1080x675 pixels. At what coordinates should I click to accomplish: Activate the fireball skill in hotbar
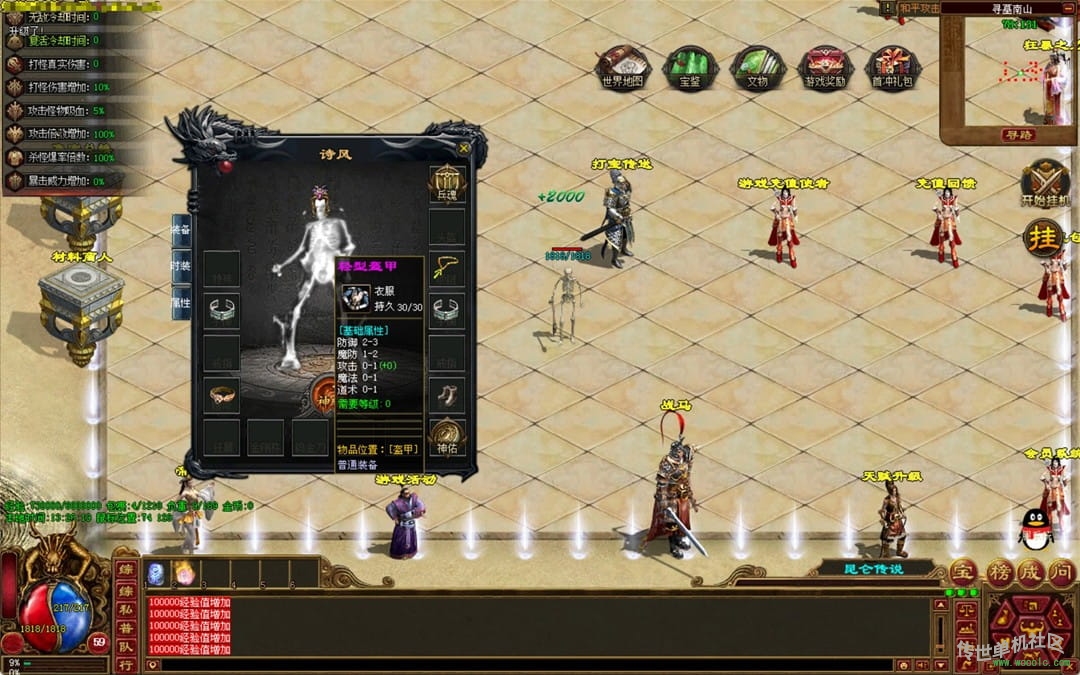coord(184,573)
